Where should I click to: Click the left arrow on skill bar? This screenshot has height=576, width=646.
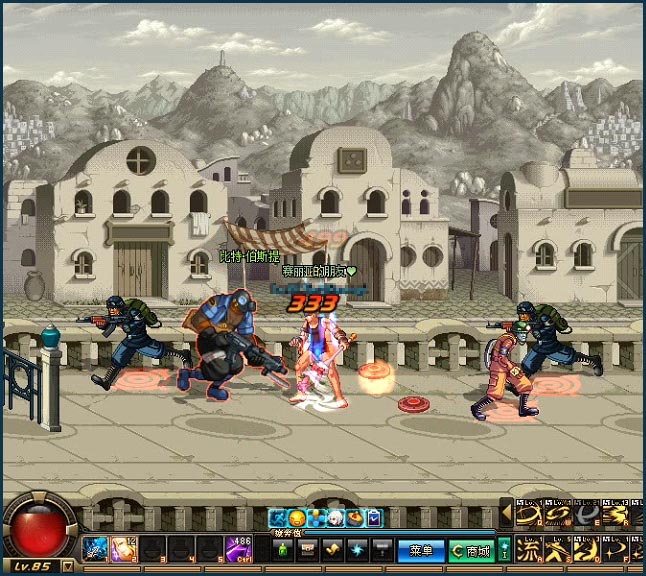coord(506,514)
